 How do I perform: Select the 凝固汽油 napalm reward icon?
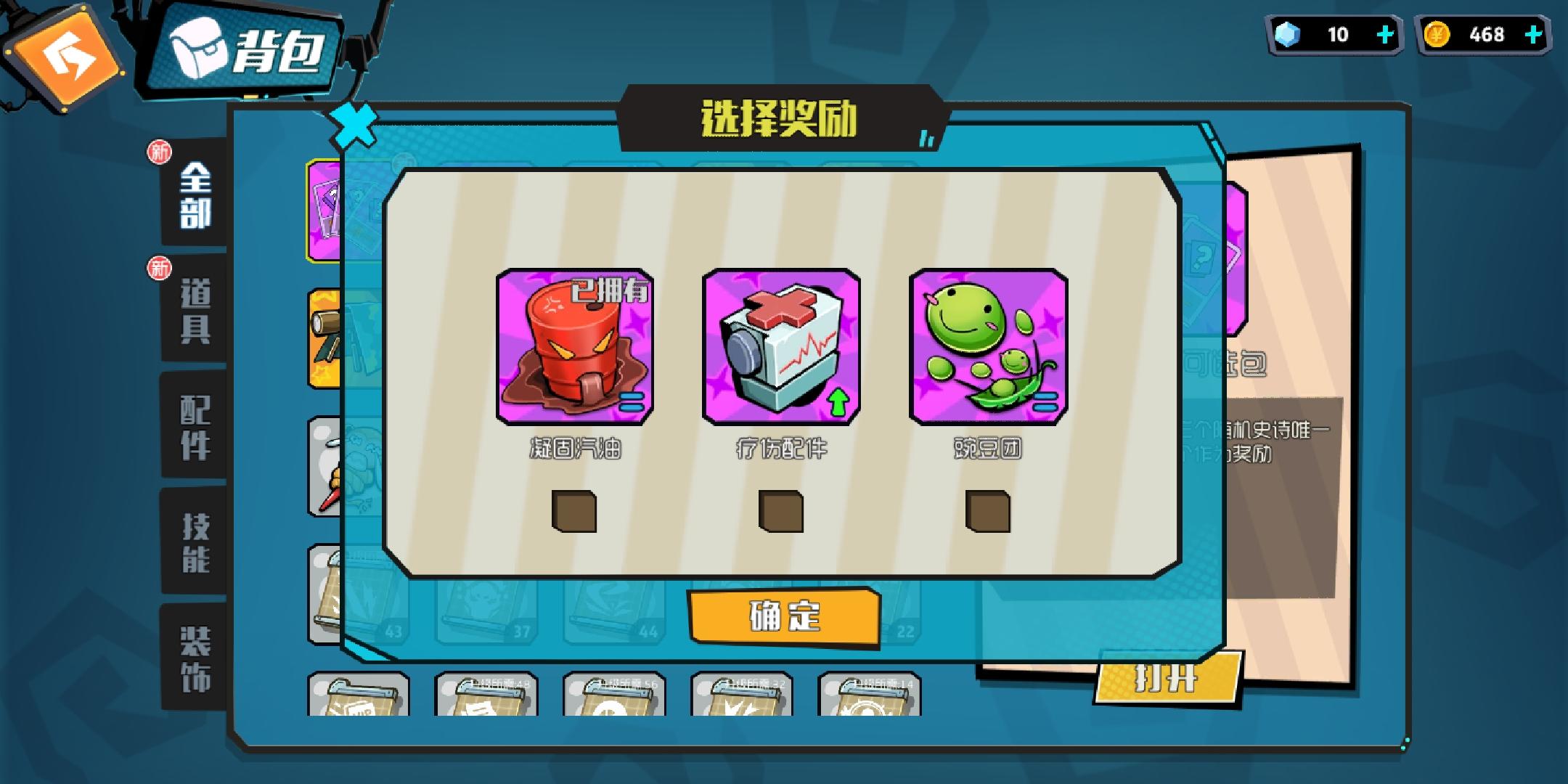coord(576,345)
